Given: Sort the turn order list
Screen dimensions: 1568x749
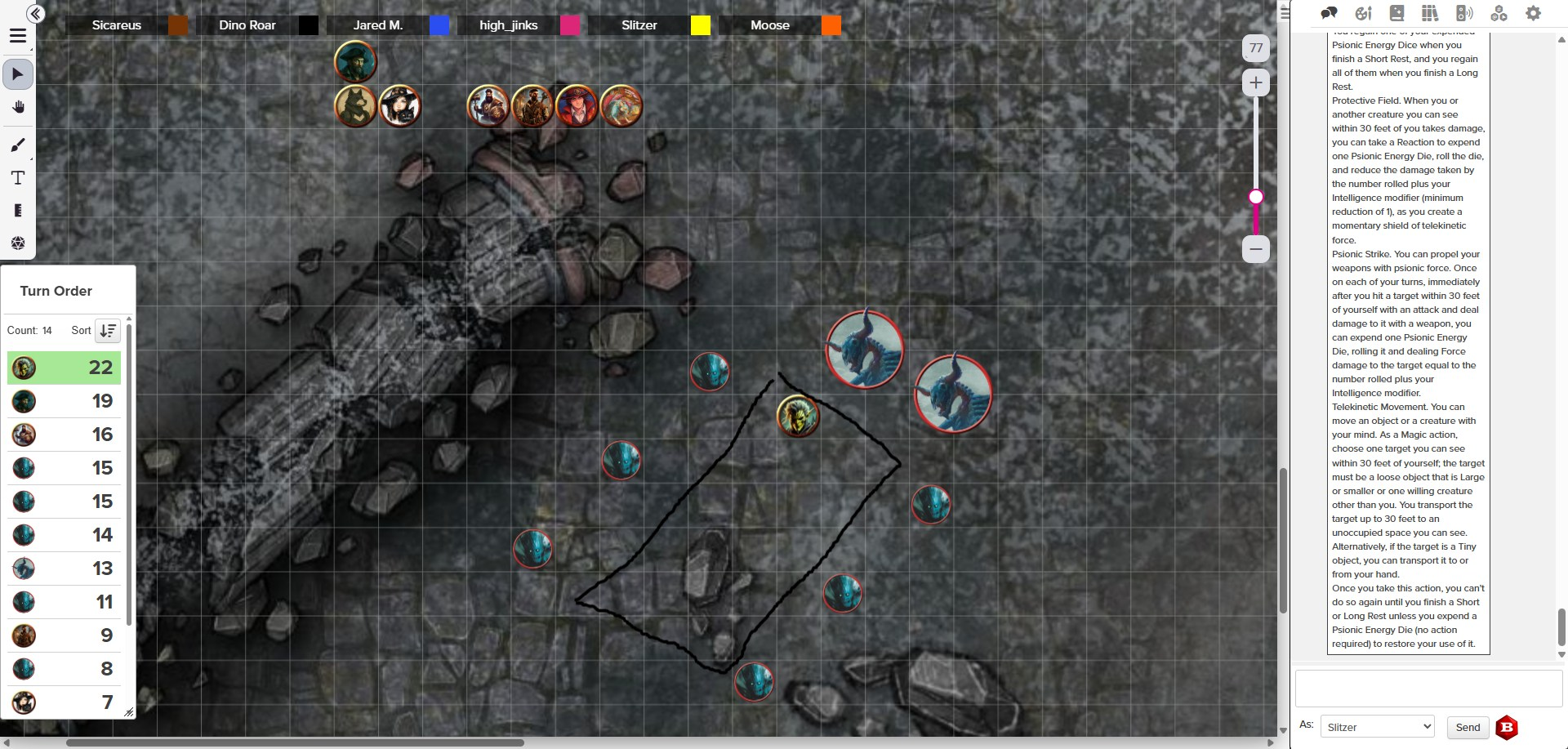Looking at the screenshot, I should pos(108,330).
